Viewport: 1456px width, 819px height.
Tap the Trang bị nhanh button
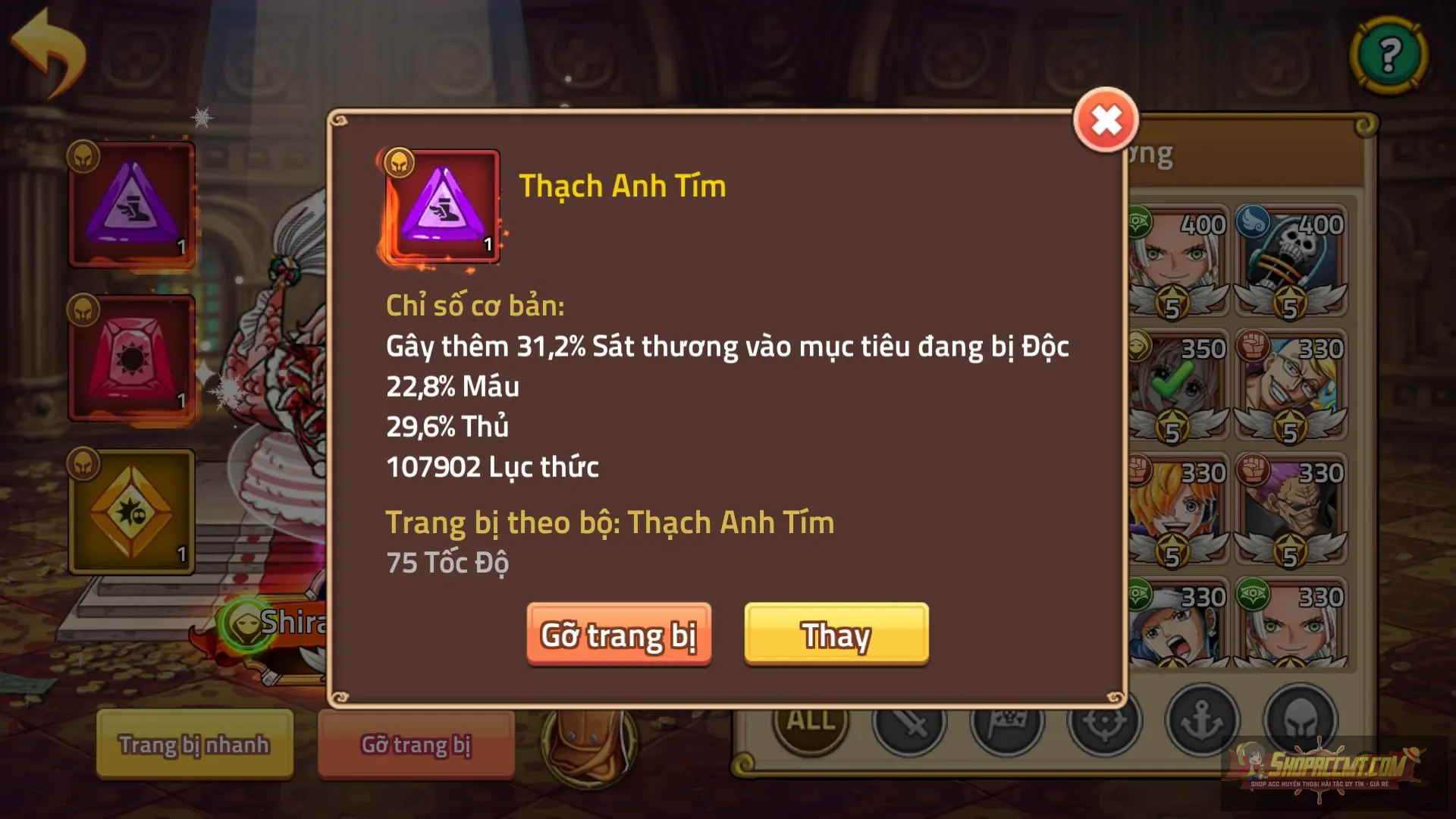[x=193, y=745]
